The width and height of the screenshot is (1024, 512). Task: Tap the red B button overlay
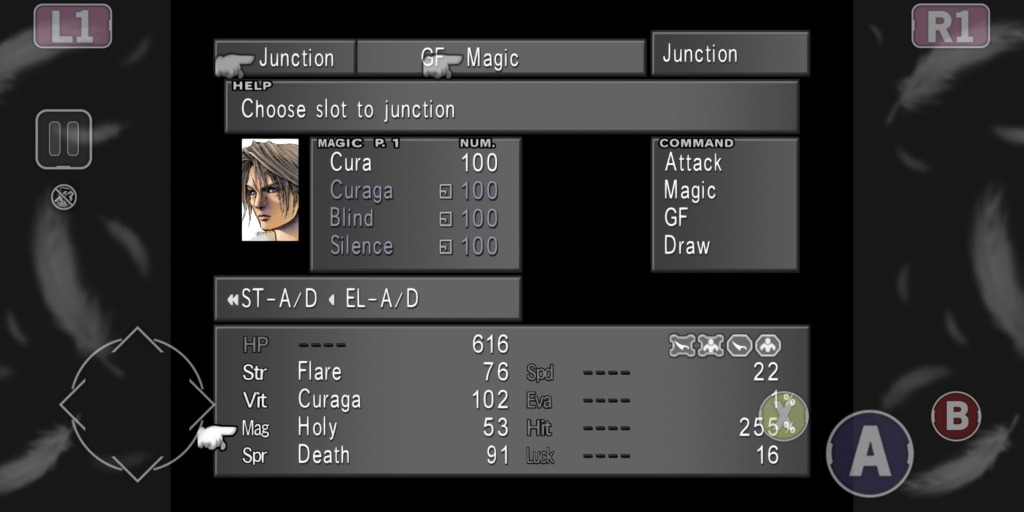(955, 417)
